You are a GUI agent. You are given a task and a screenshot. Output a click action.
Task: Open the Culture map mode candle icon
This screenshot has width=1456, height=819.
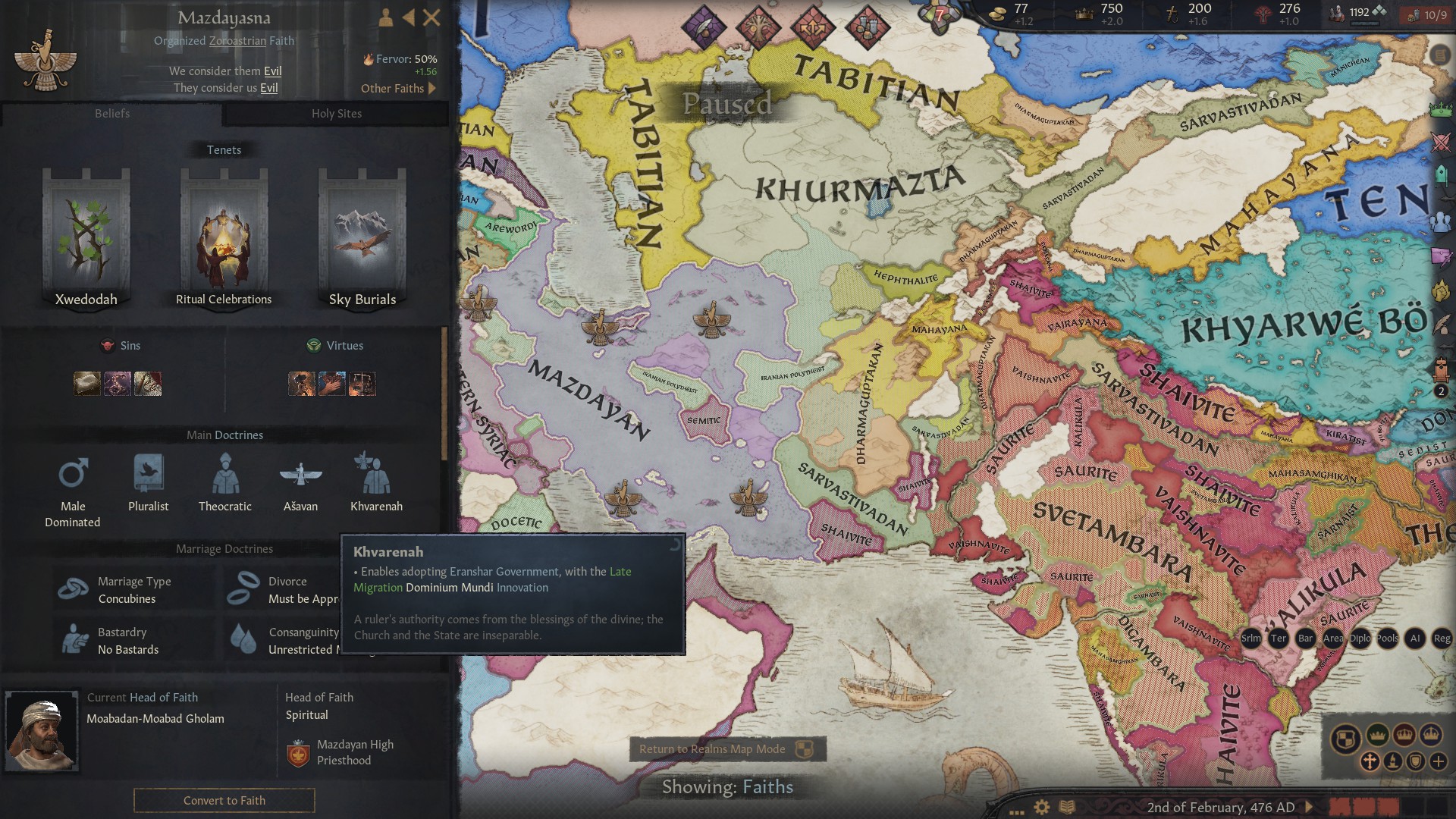click(1392, 761)
